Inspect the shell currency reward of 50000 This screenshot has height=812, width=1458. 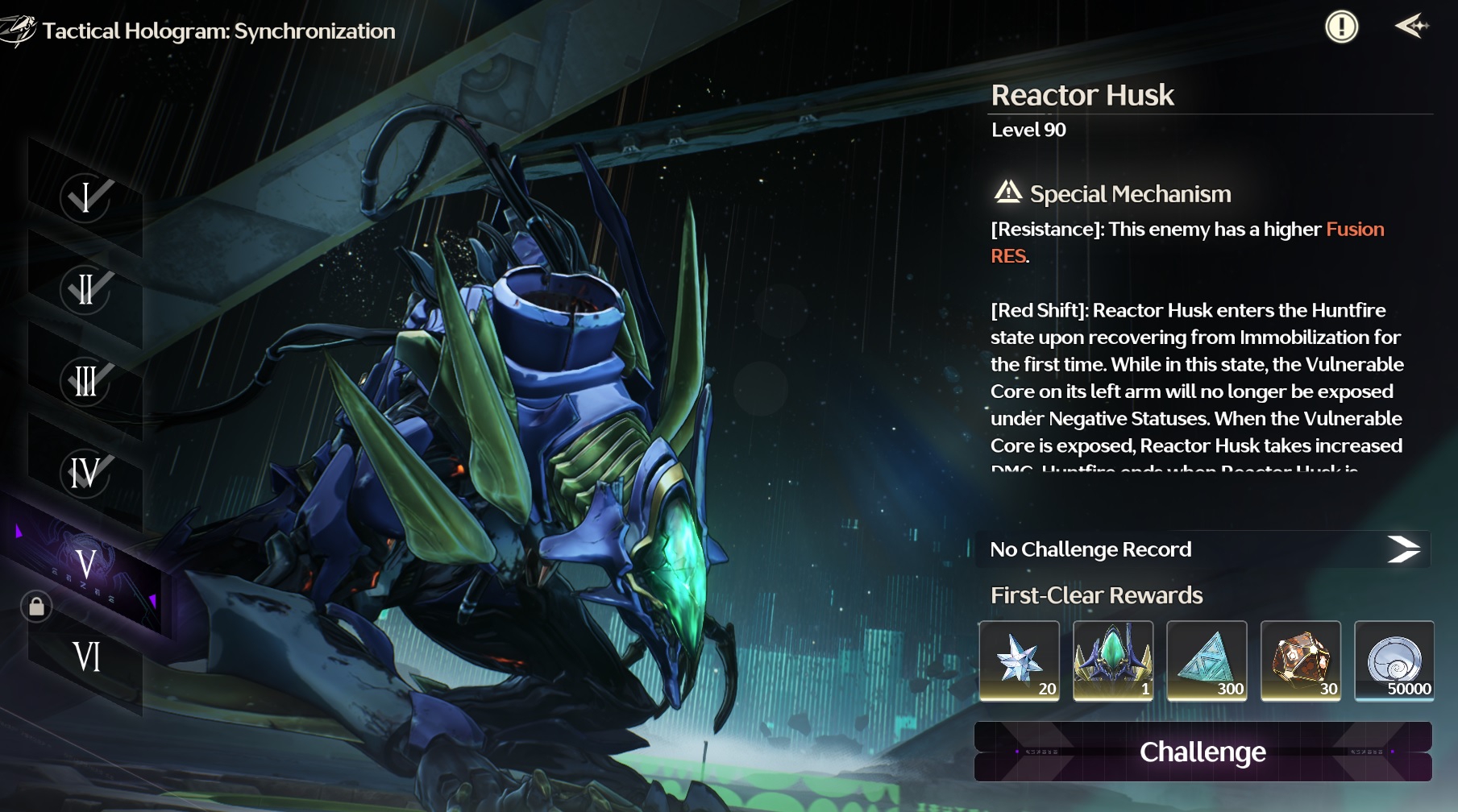coord(1394,661)
